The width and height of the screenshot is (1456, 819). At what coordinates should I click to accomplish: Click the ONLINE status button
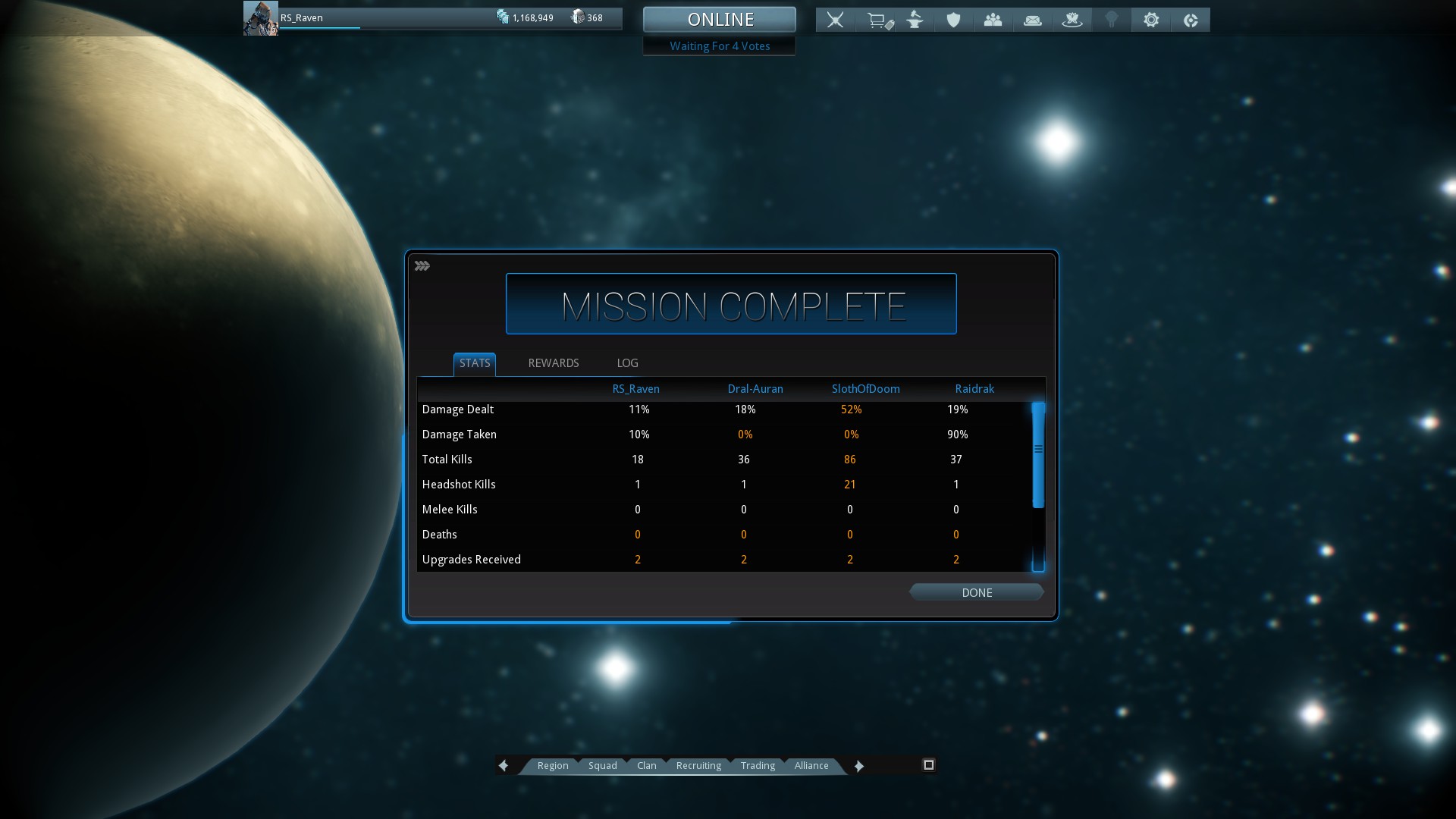point(720,19)
